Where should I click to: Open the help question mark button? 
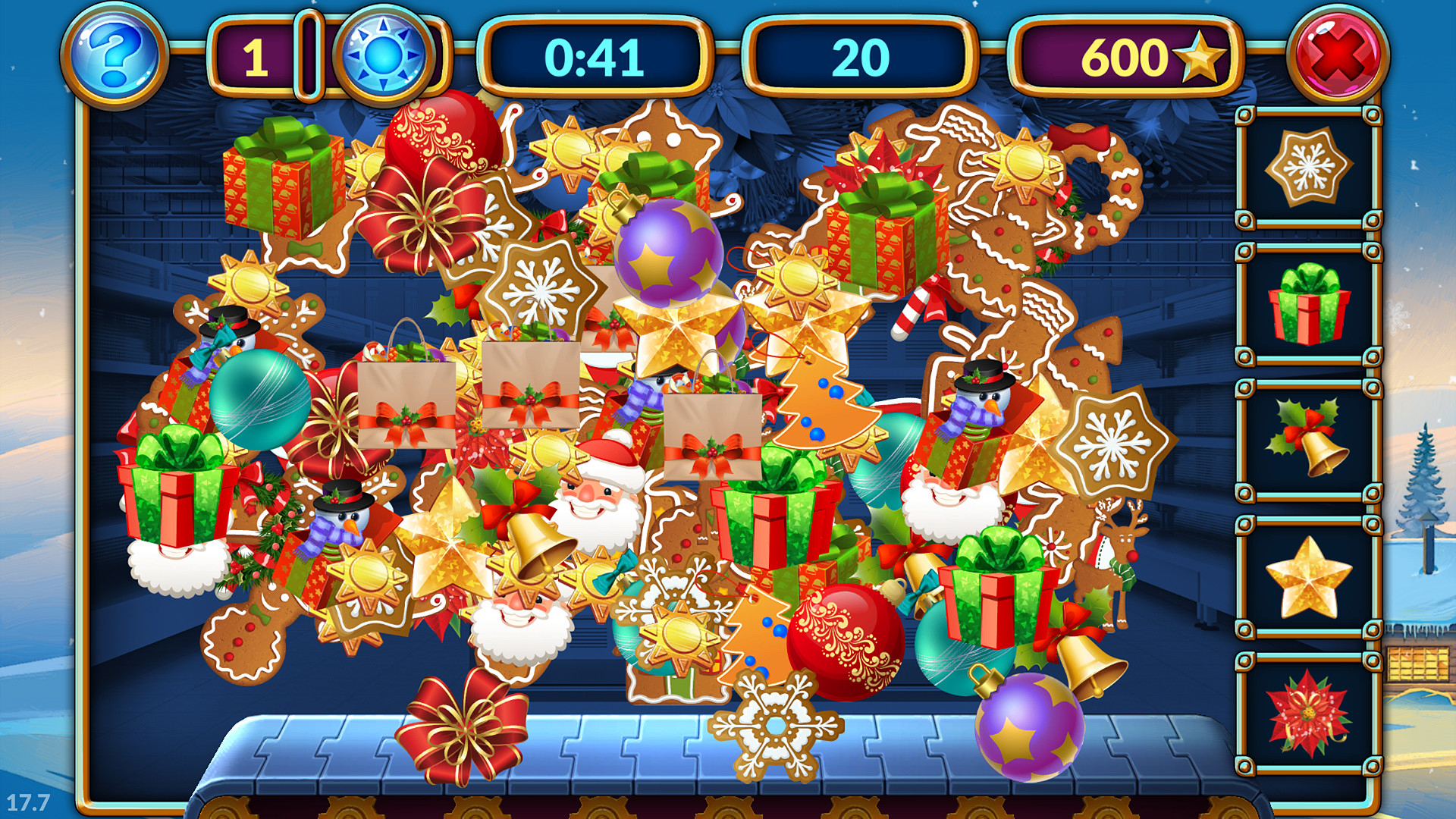pos(112,52)
